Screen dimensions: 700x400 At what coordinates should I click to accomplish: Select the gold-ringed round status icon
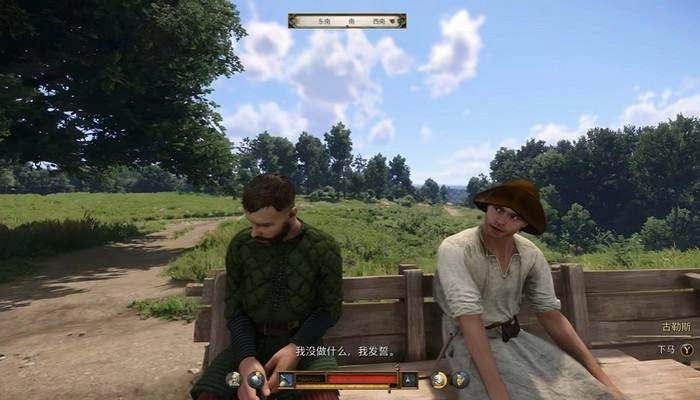click(x=439, y=380)
